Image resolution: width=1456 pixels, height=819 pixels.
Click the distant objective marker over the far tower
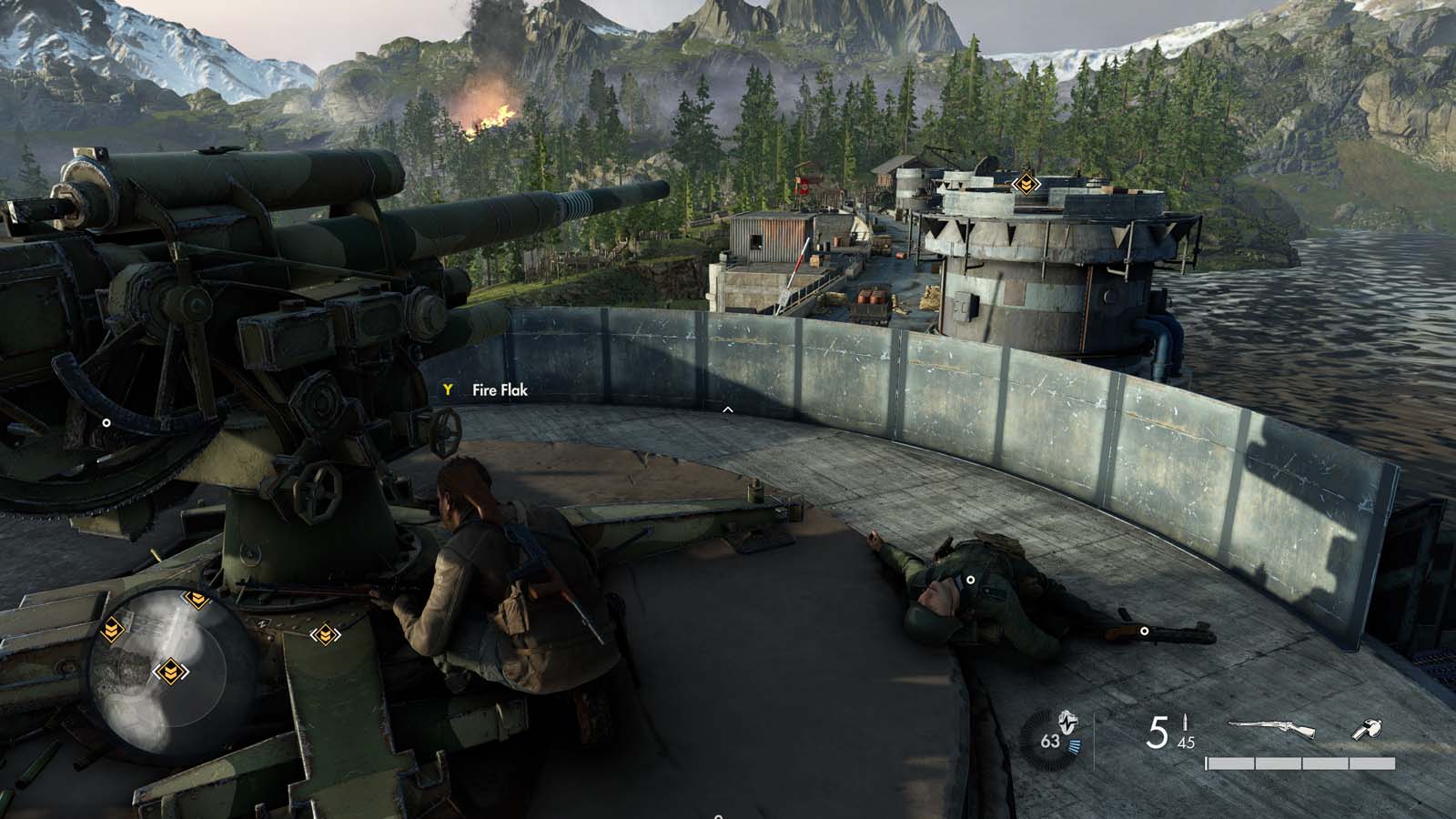point(1026,184)
